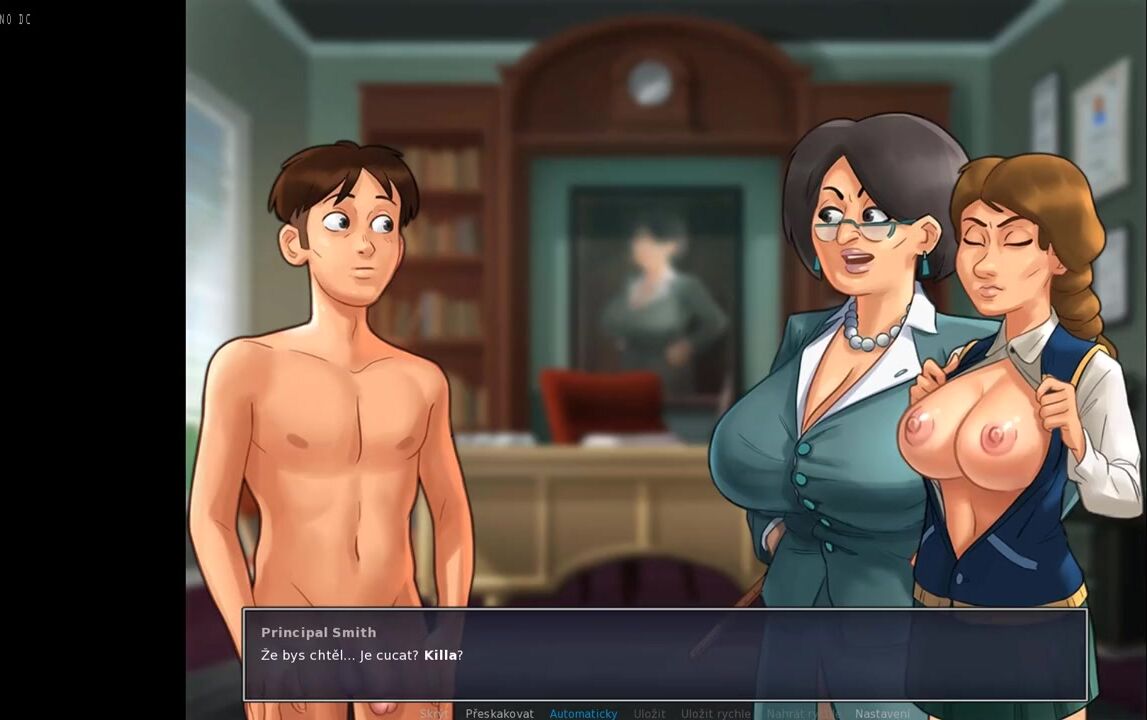Image resolution: width=1147 pixels, height=720 pixels.
Task: Open the Nastavení settings menu
Action: point(882,713)
